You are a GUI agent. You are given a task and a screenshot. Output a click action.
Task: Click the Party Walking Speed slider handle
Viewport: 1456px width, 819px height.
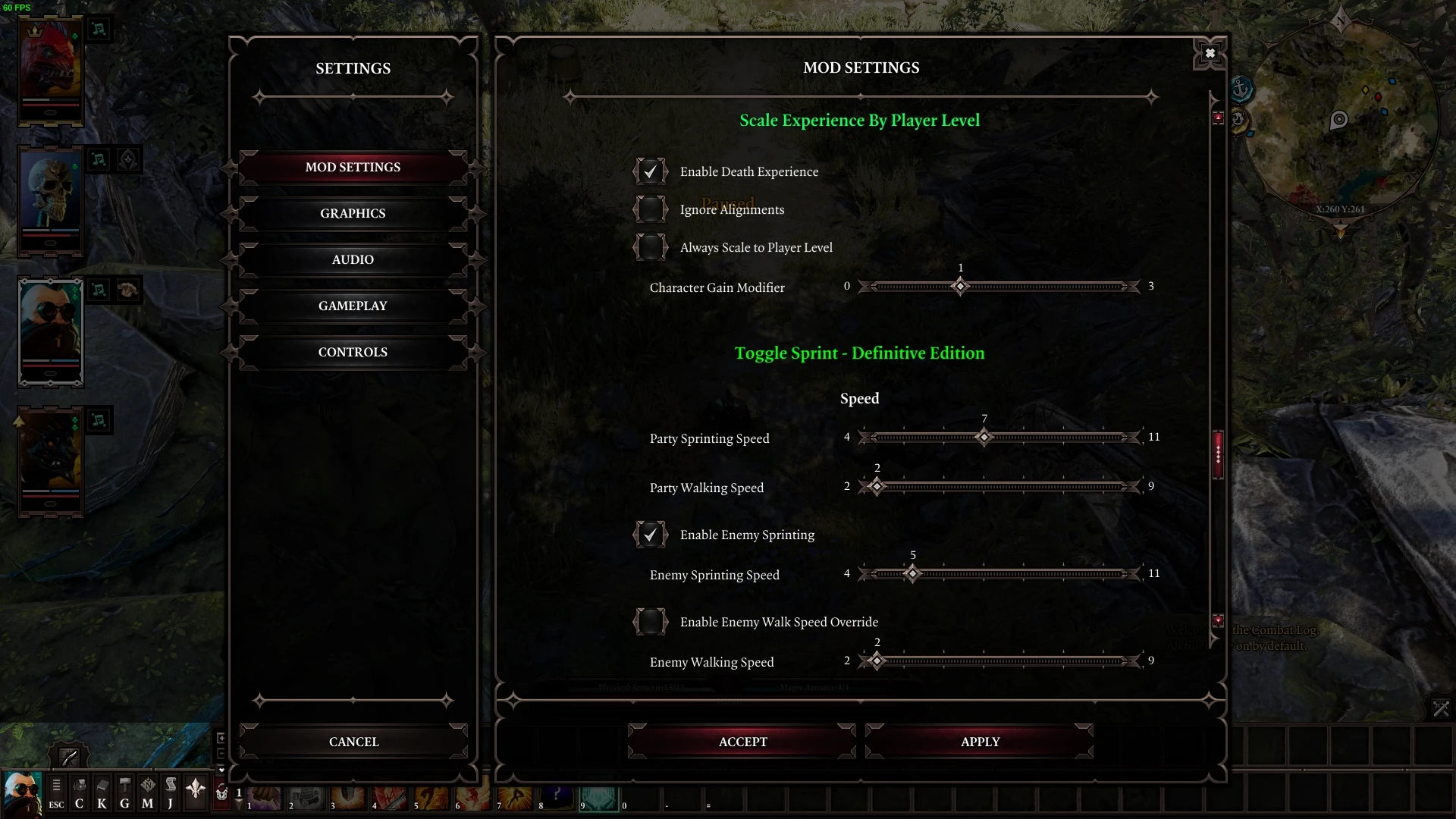point(877,487)
